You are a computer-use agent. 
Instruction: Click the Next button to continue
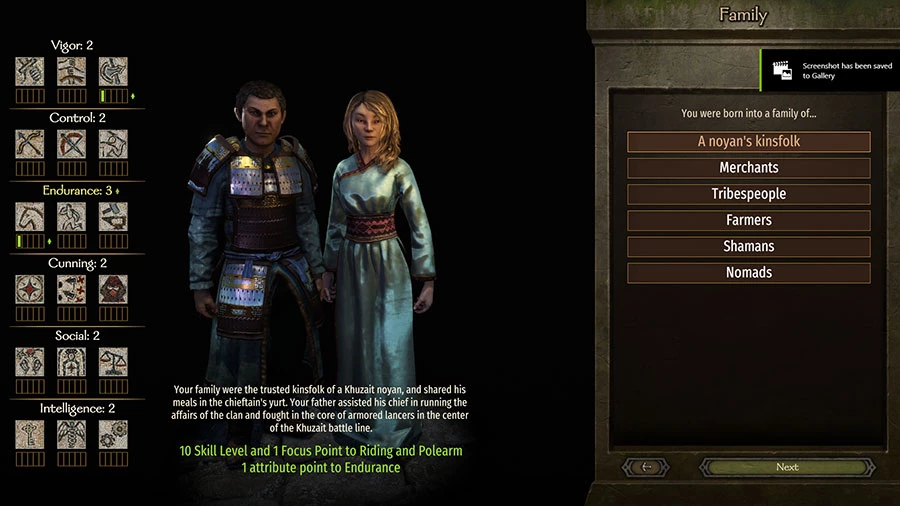(x=787, y=467)
